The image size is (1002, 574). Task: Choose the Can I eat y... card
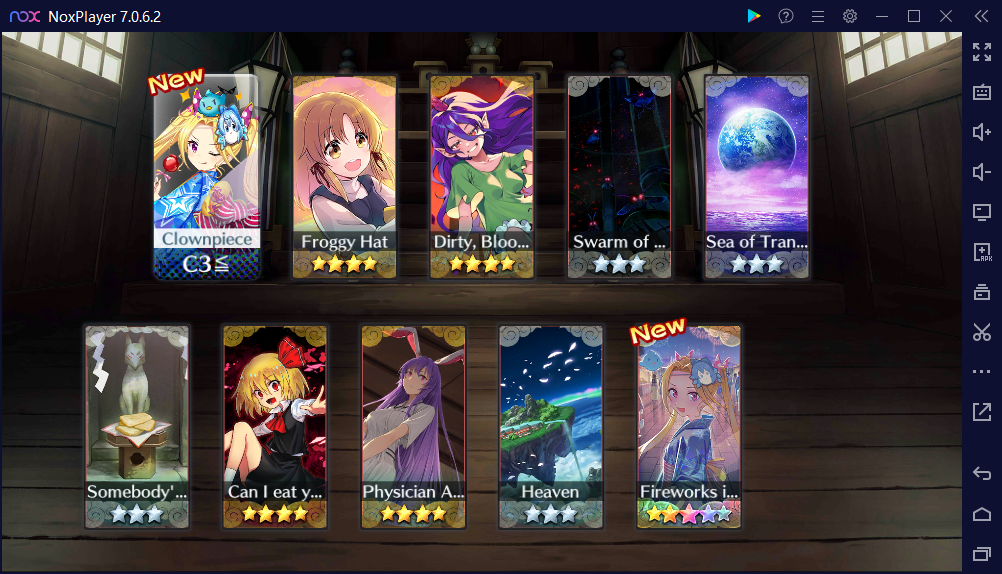click(275, 426)
